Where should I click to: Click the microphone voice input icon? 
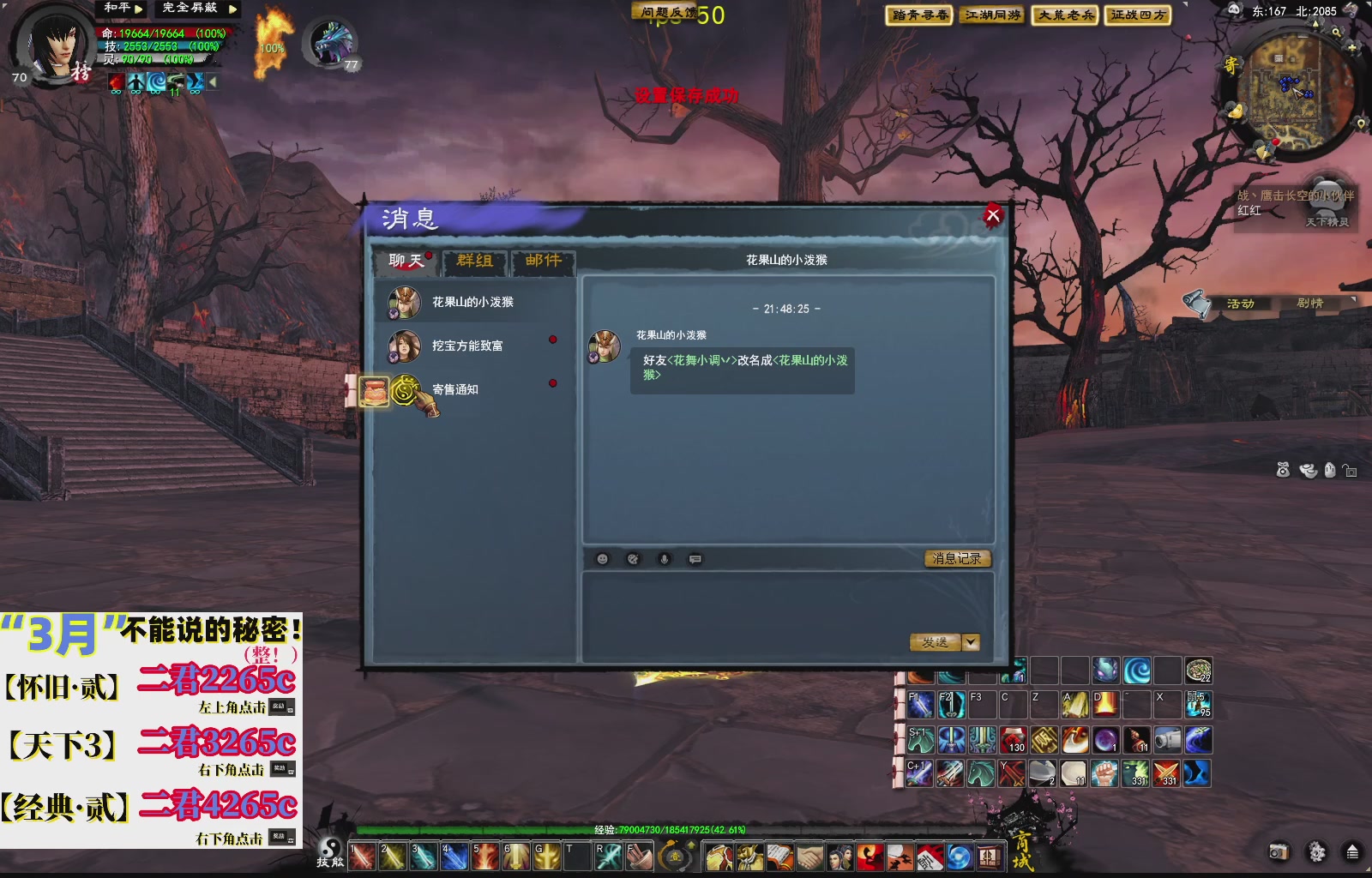point(663,559)
